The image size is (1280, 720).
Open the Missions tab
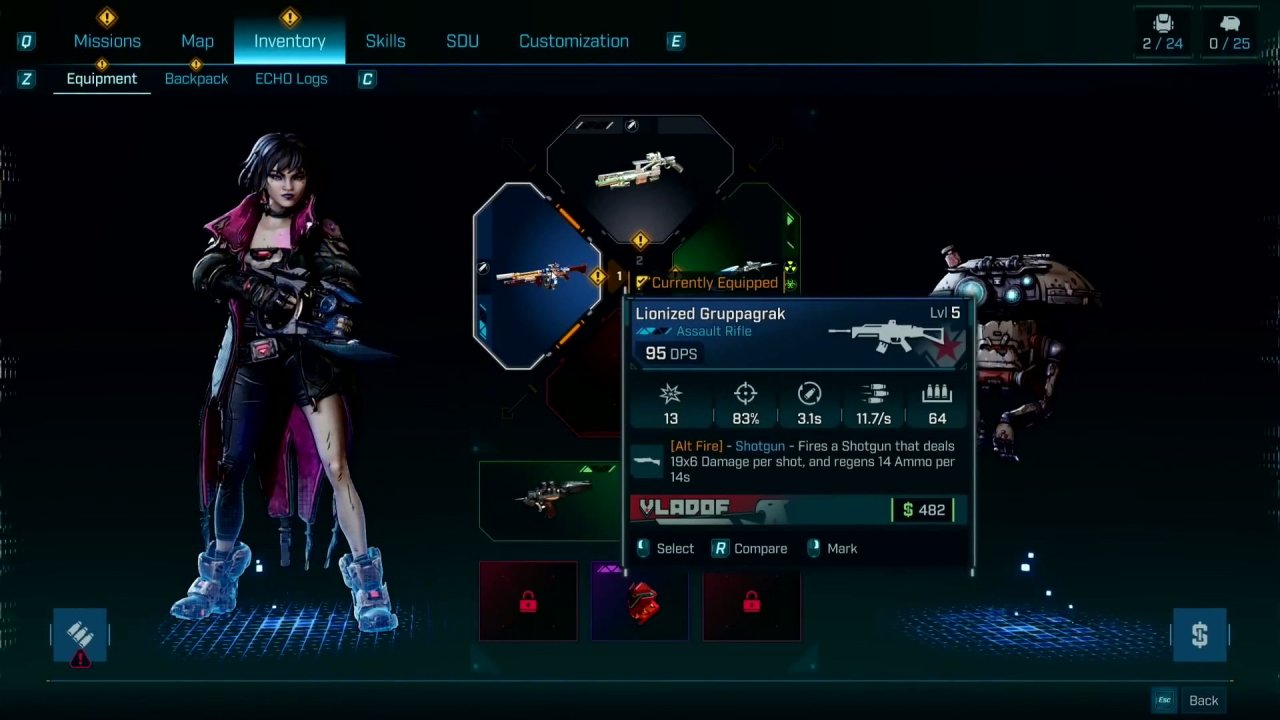pyautogui.click(x=107, y=41)
